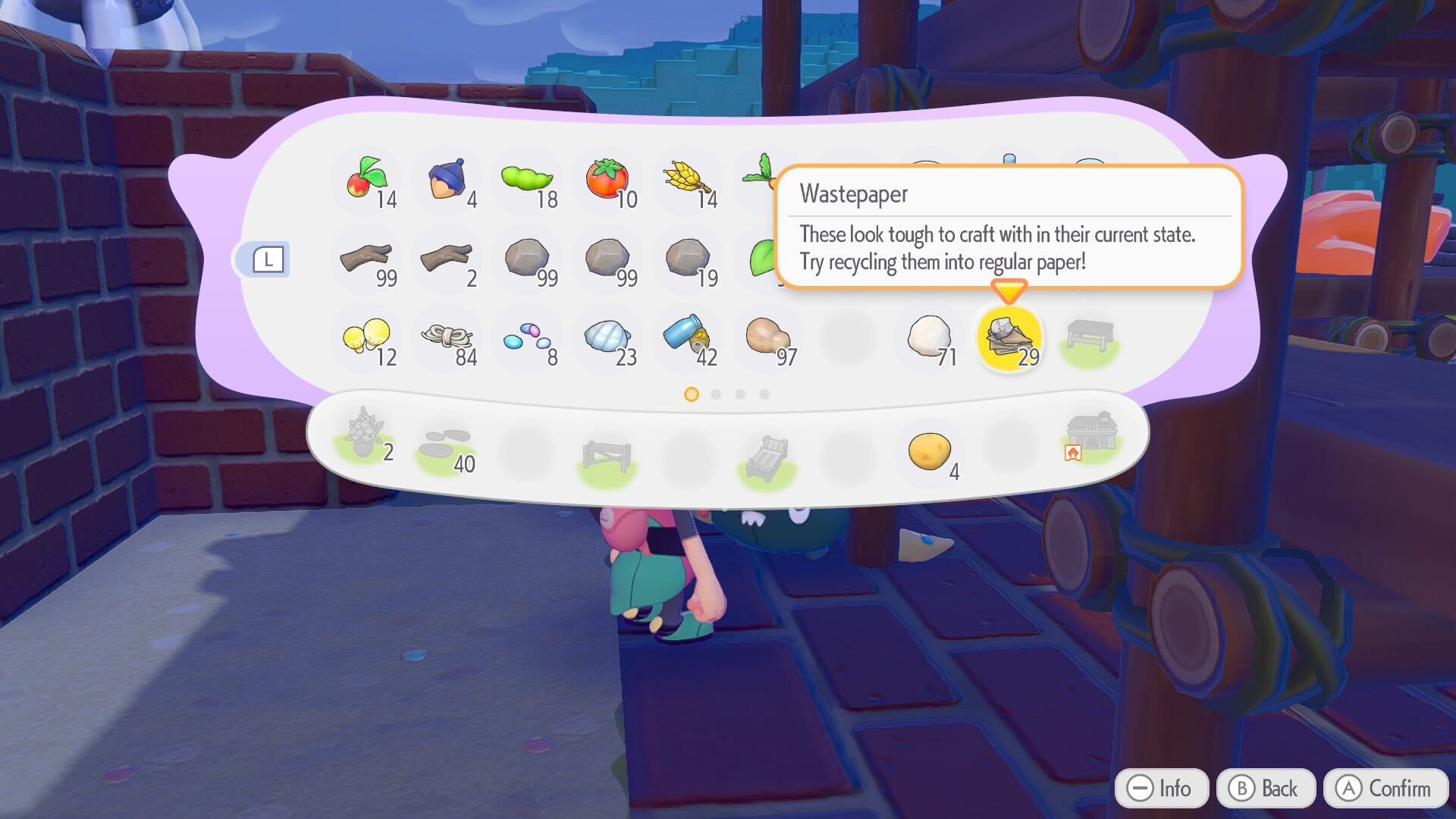Screen dimensions: 1456x819
Task: Select the green bean pods
Action: point(528,180)
